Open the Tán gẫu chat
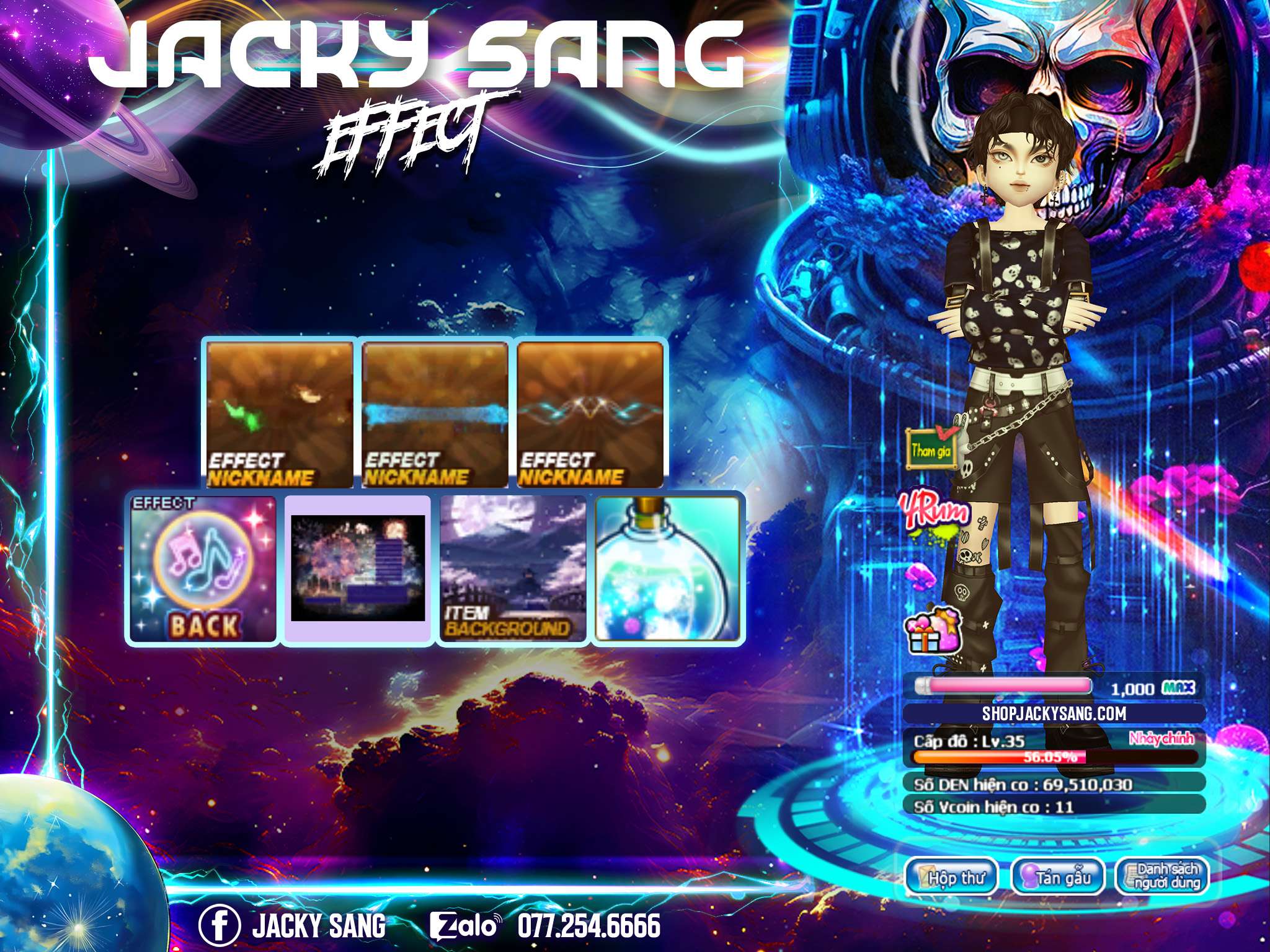 (x=1058, y=877)
